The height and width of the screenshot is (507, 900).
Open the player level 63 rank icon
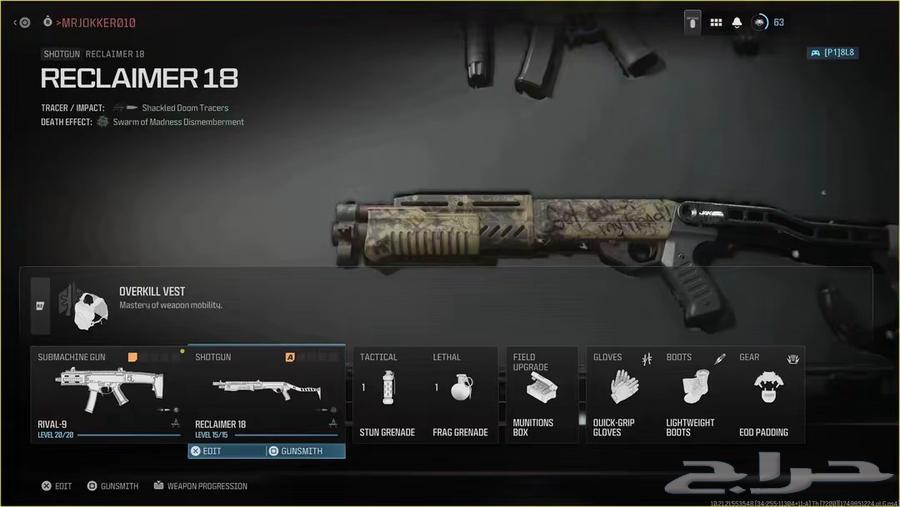761,22
